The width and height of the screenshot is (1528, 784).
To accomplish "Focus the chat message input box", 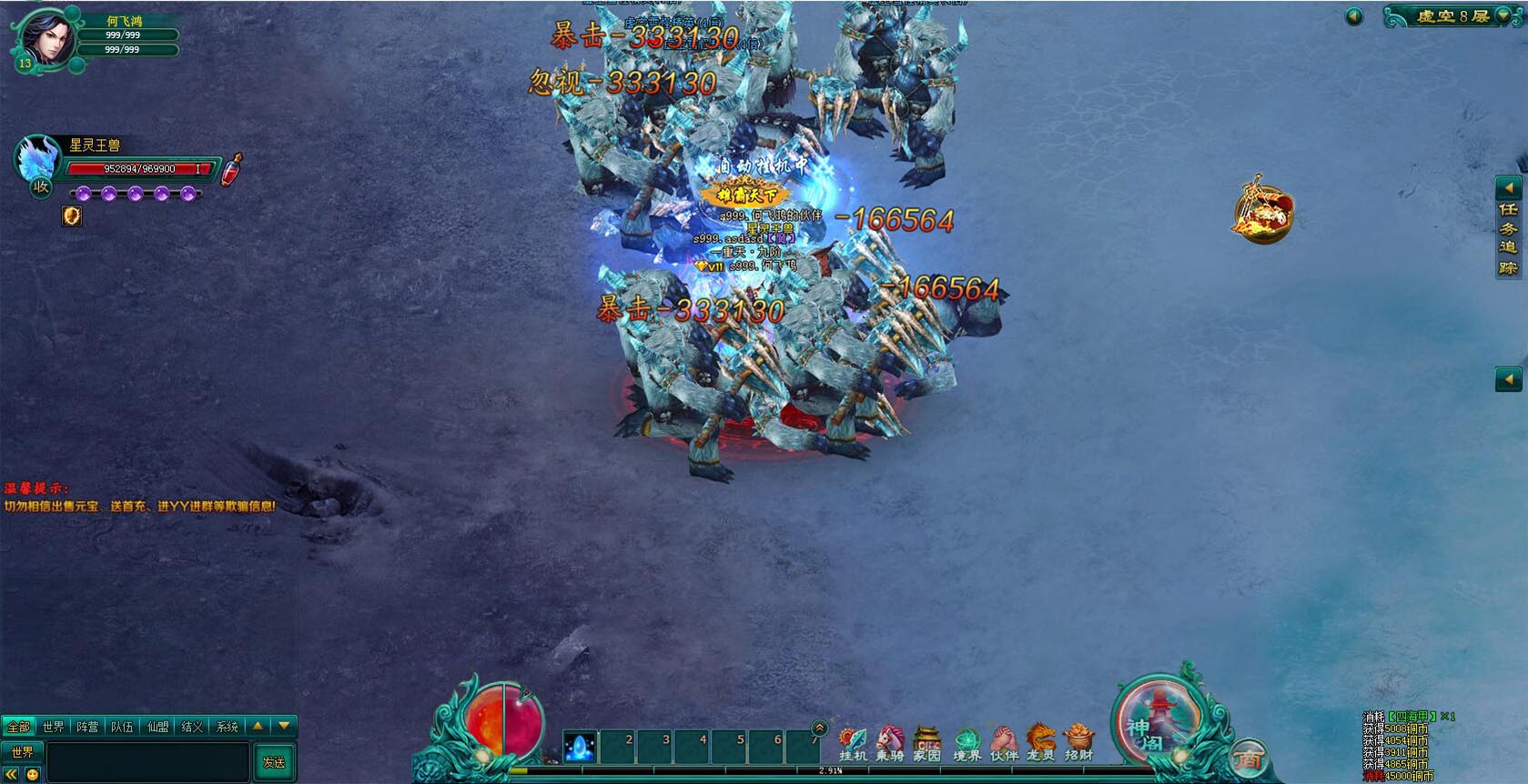I will (x=147, y=761).
